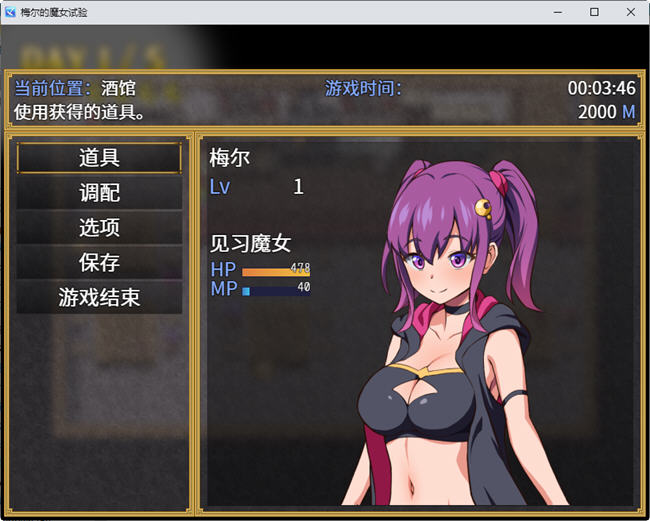
Task: Select the 调配 menu entry
Action: (99, 193)
